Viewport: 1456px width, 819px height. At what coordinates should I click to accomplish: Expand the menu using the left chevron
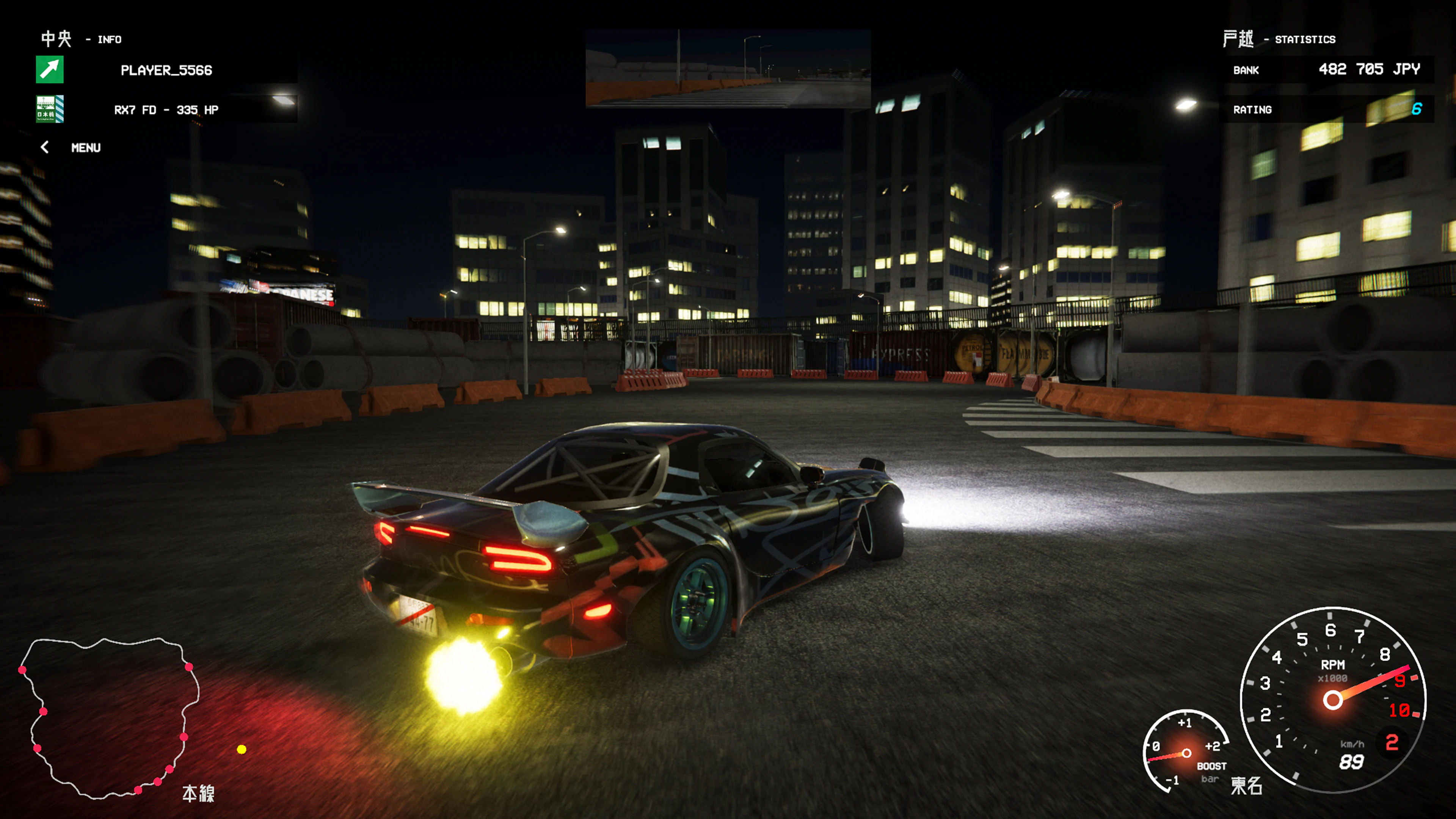tap(44, 147)
